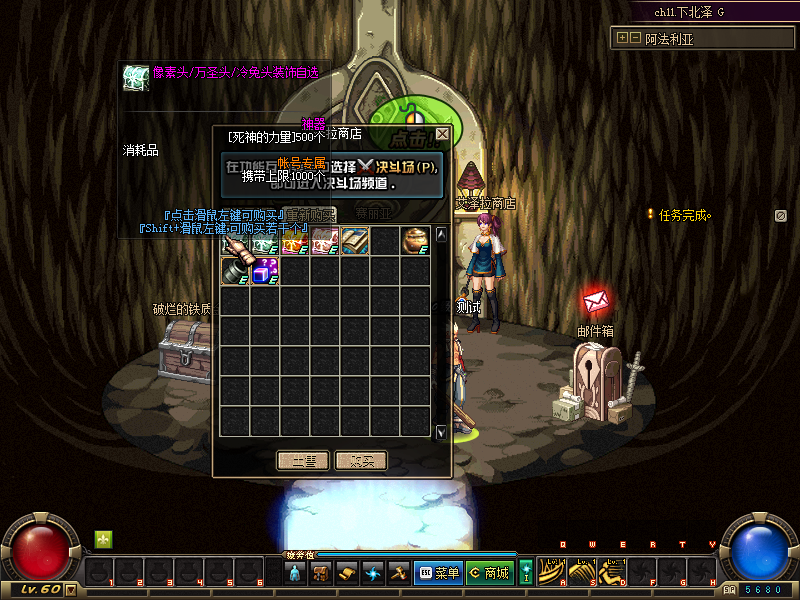
Task: Select the clay pot shop item
Action: pyautogui.click(x=415, y=241)
